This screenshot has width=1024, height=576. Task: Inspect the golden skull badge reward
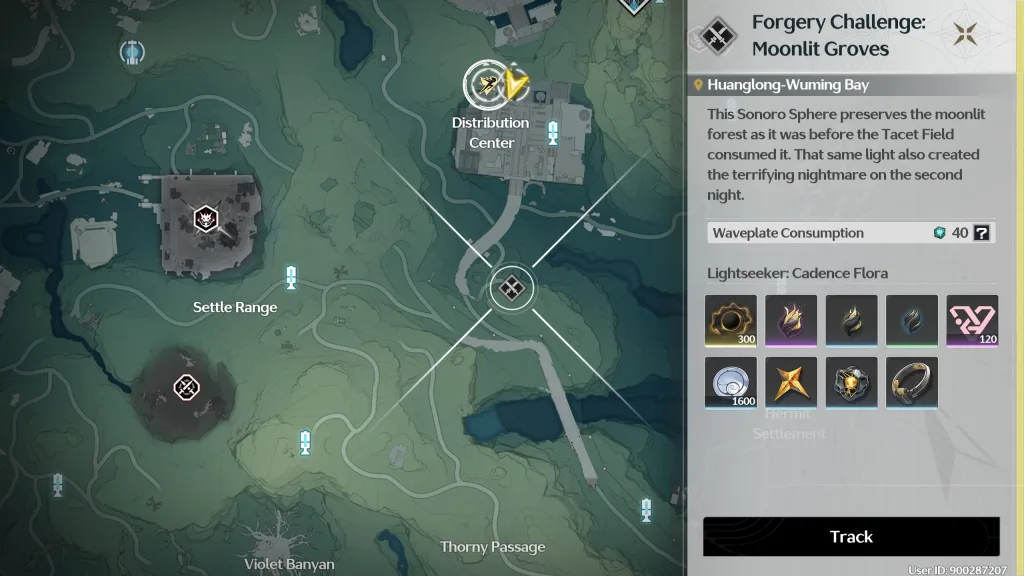(851, 383)
